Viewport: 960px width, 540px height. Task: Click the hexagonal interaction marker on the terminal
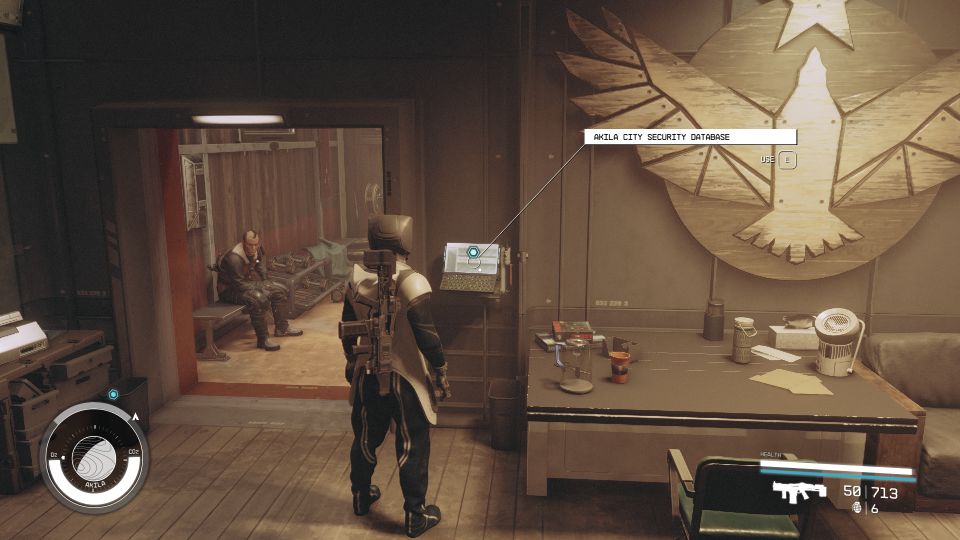tap(474, 253)
